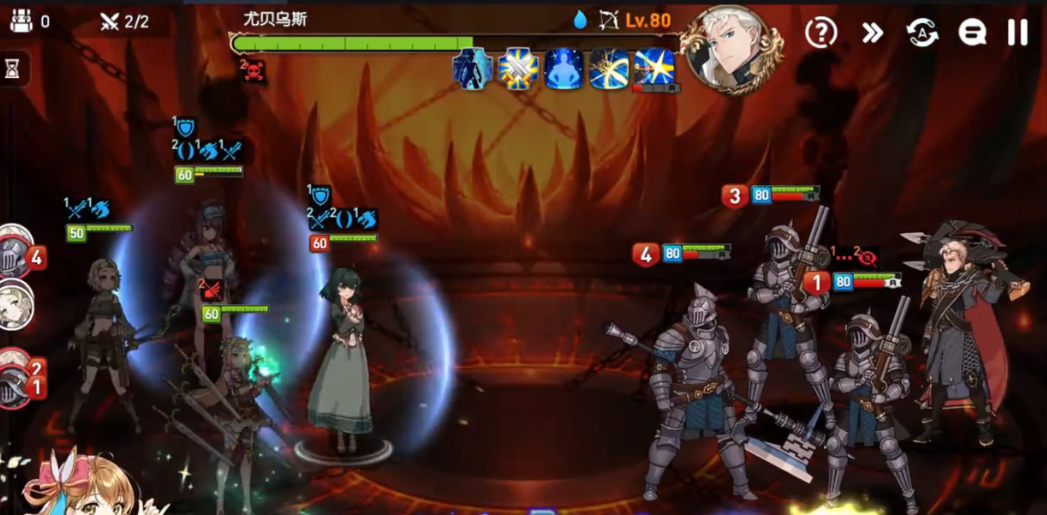The width and height of the screenshot is (1047, 515).
Task: Inspect the boss's skill icon with cooldown pips
Action: [654, 68]
